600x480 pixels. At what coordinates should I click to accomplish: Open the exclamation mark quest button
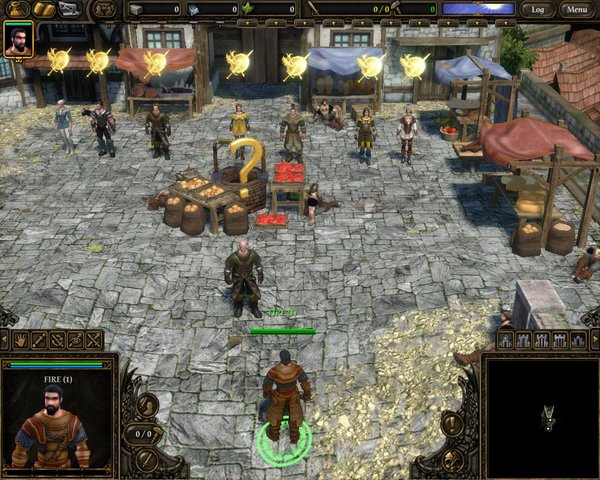453,423
